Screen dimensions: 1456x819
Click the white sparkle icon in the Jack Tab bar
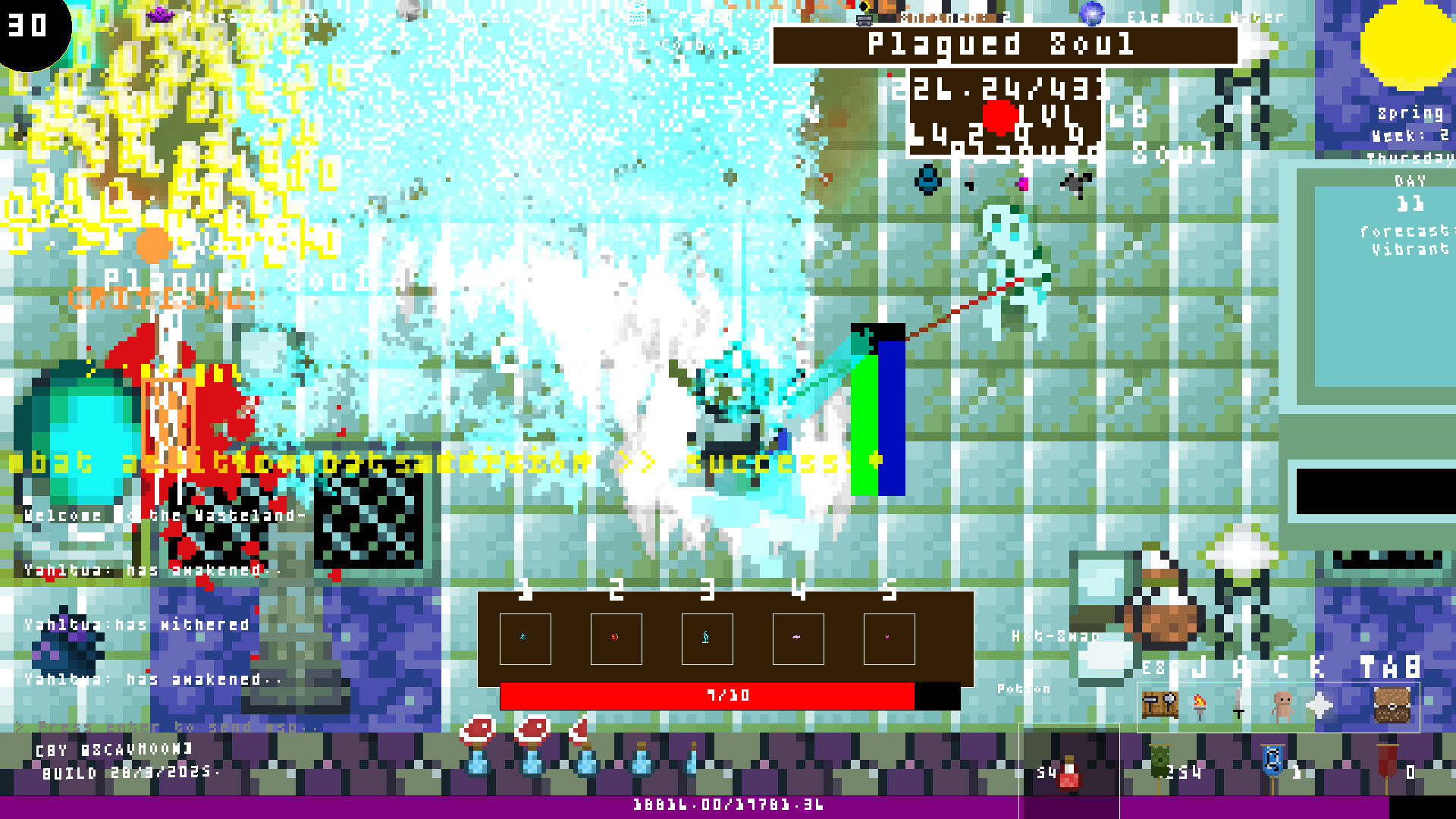1318,704
